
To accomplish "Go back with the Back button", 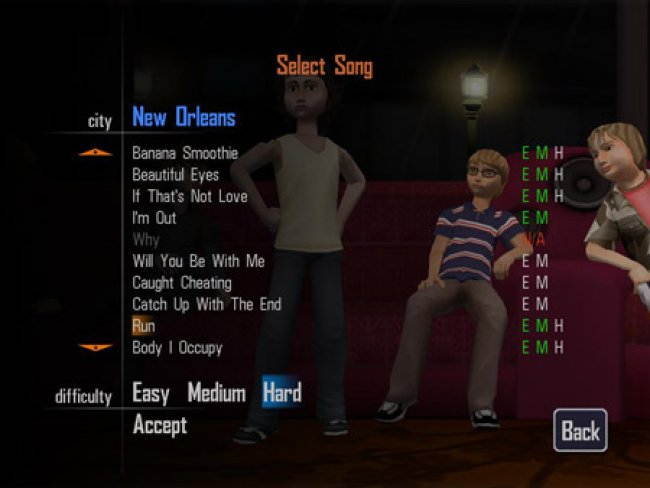I will pyautogui.click(x=580, y=431).
